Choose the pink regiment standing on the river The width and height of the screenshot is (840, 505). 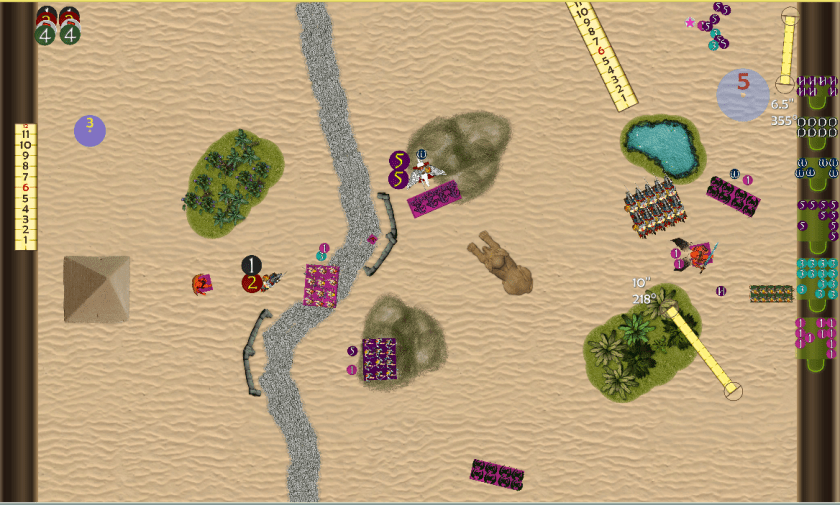pyautogui.click(x=321, y=286)
